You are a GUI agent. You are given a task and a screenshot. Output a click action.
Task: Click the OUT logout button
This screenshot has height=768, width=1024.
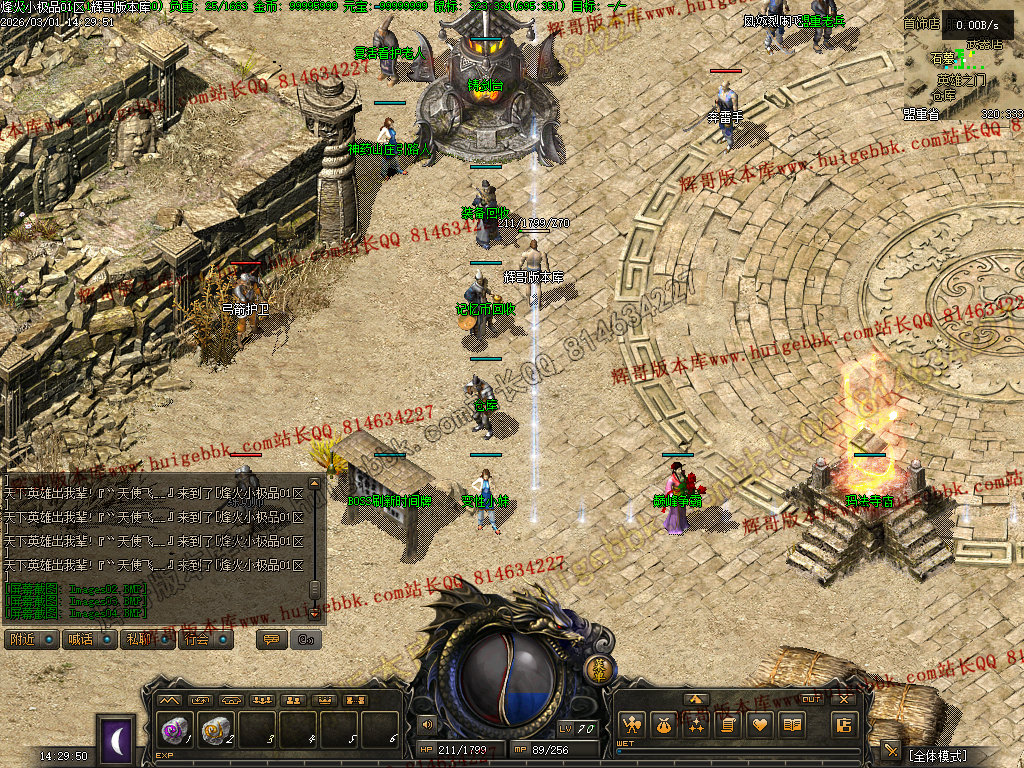(x=812, y=699)
